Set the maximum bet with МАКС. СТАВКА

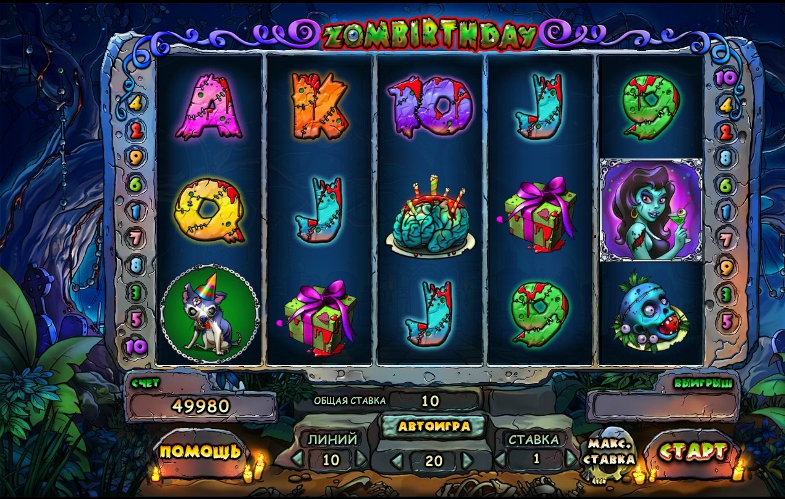pyautogui.click(x=609, y=452)
